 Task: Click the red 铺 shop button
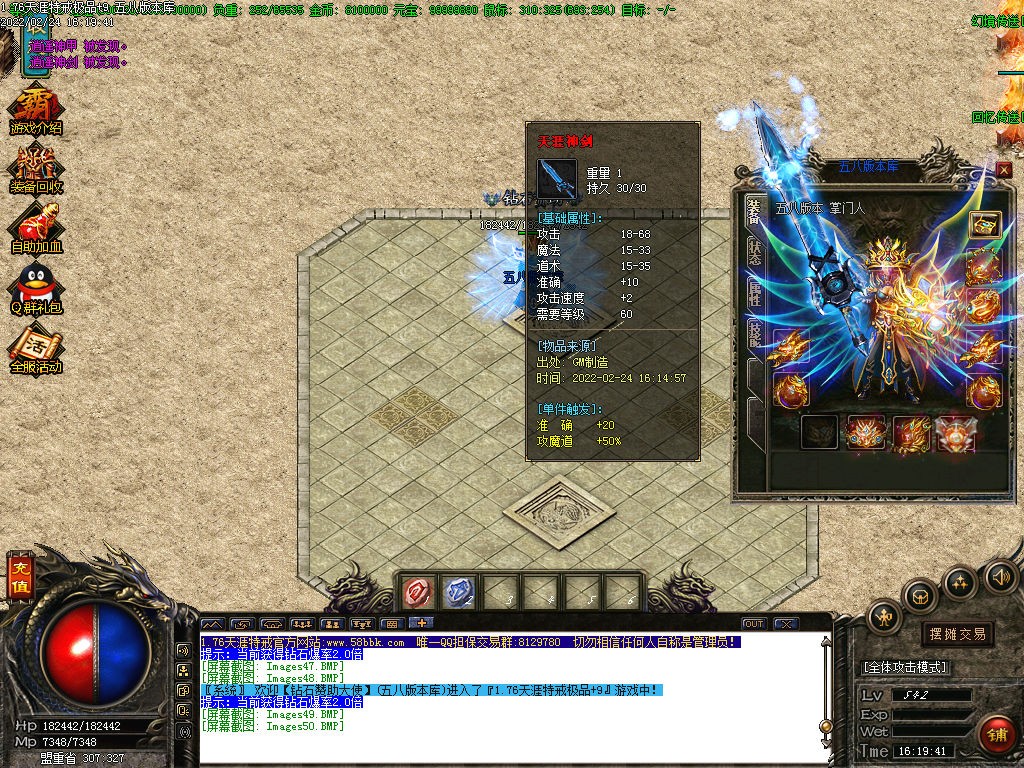click(996, 734)
